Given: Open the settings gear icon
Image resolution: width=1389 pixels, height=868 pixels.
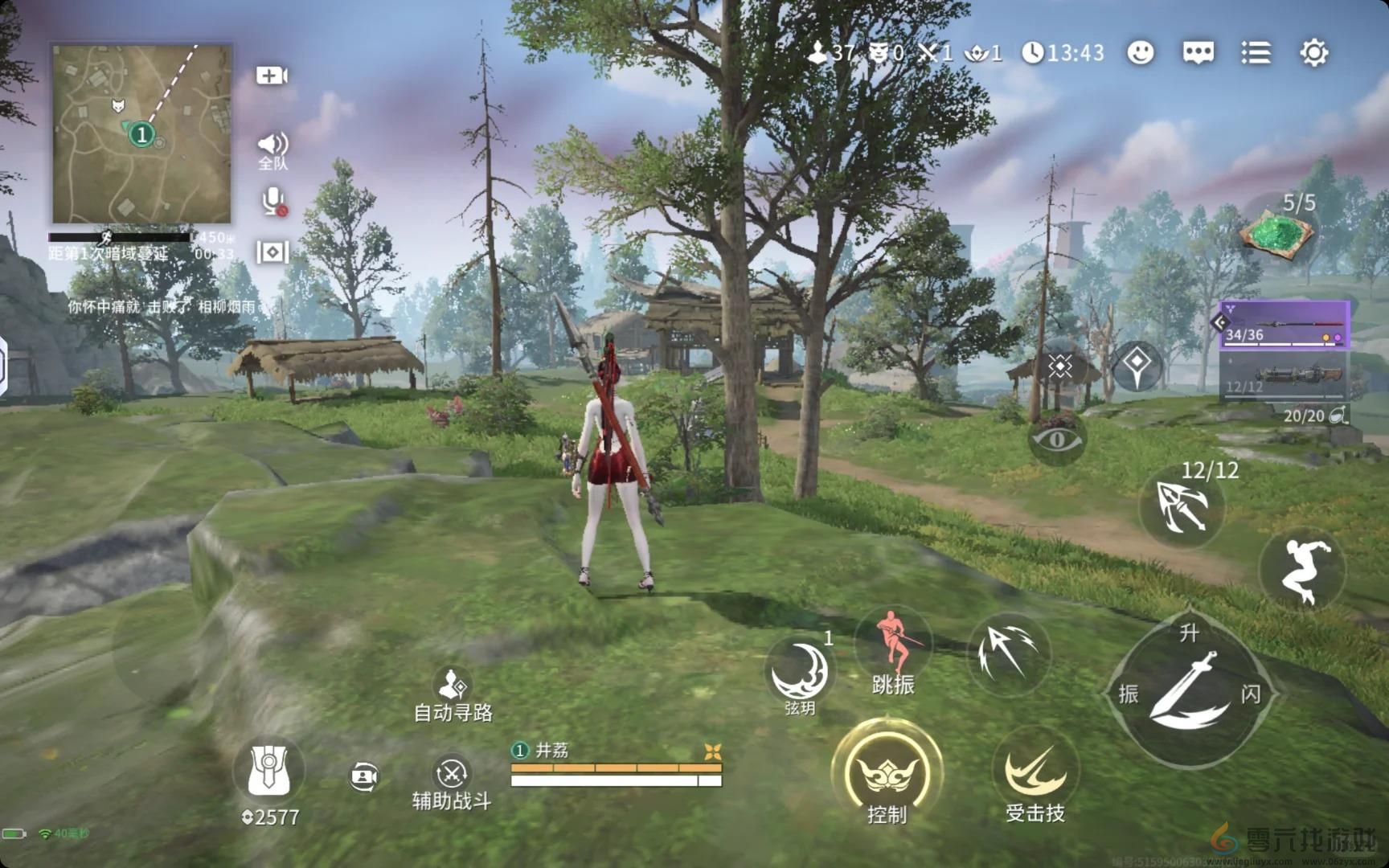Looking at the screenshot, I should [x=1313, y=53].
